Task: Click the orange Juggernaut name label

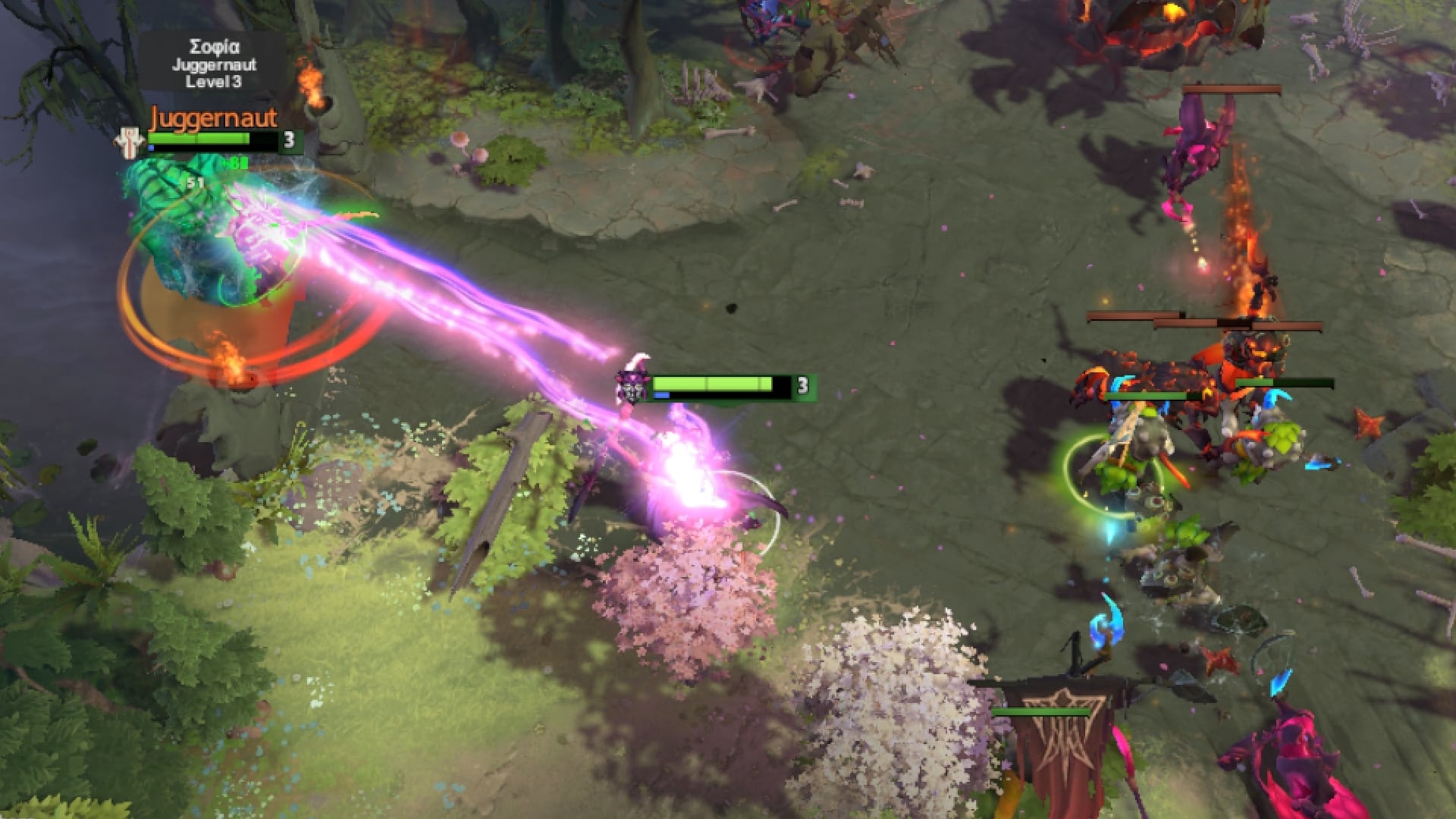Action: (215, 118)
